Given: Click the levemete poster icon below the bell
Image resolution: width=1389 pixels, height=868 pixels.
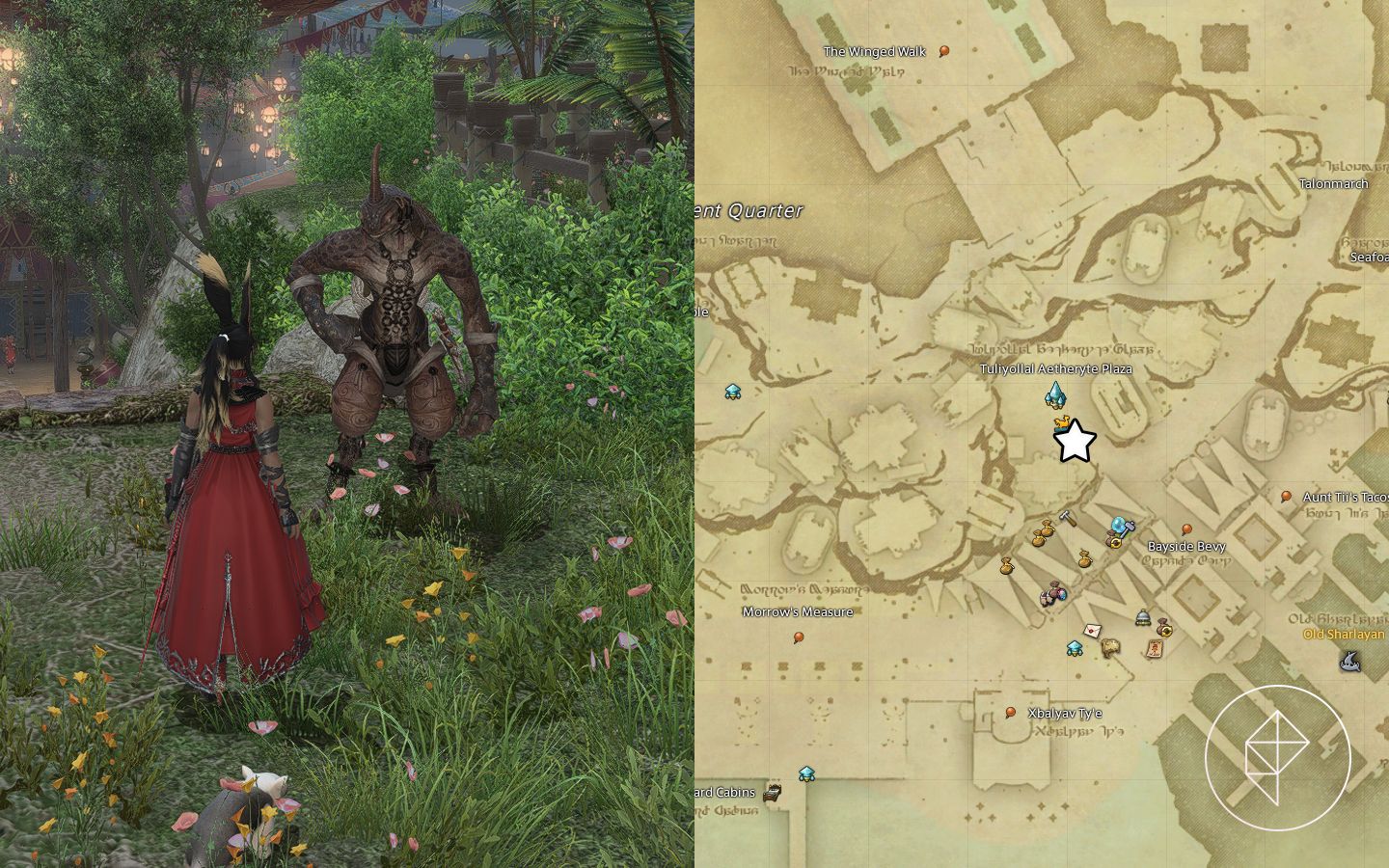Looking at the screenshot, I should (x=1156, y=648).
